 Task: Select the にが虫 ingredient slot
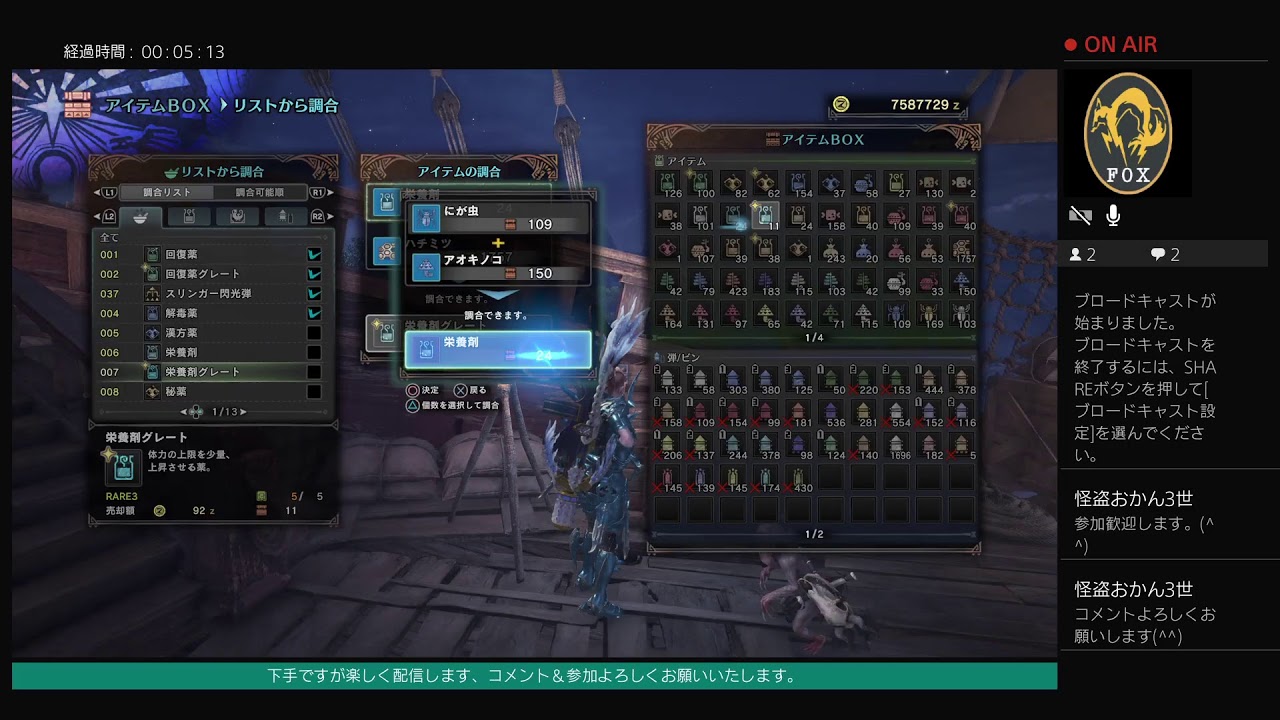click(497, 218)
